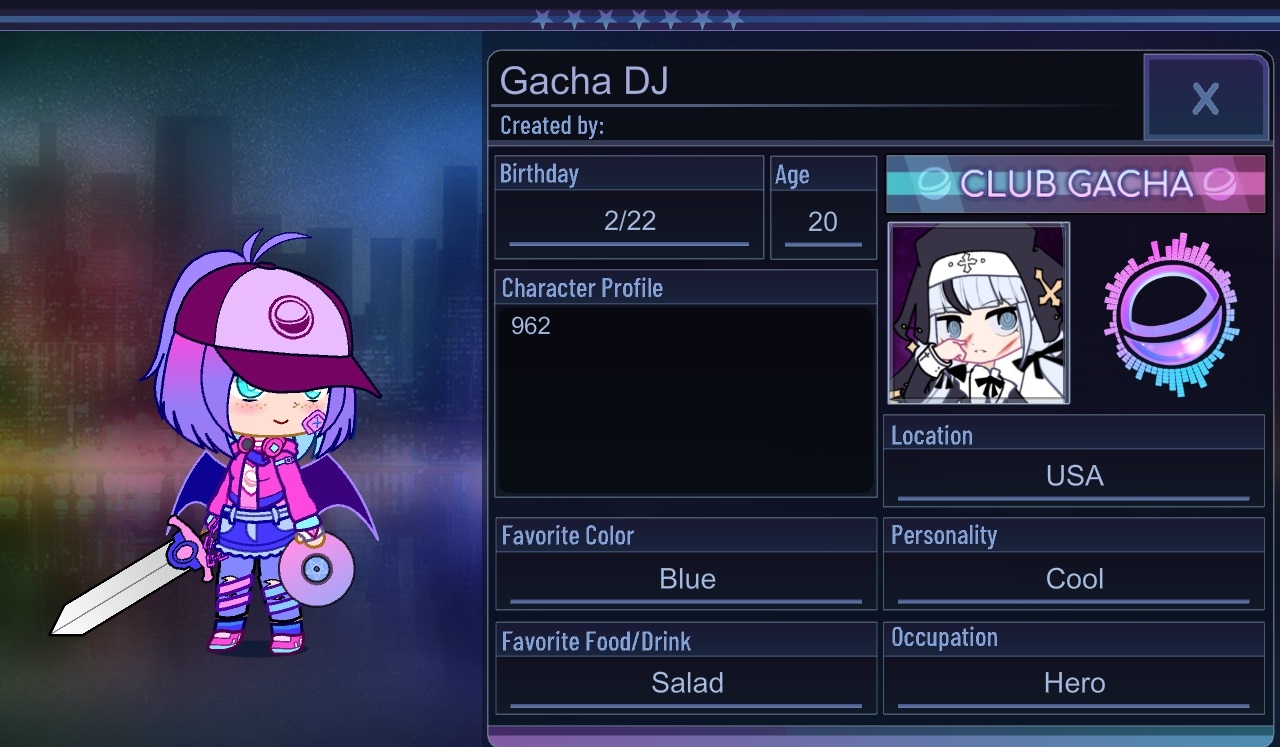This screenshot has height=747, width=1280.
Task: Click the Personality field showing Cool
Action: point(1073,578)
